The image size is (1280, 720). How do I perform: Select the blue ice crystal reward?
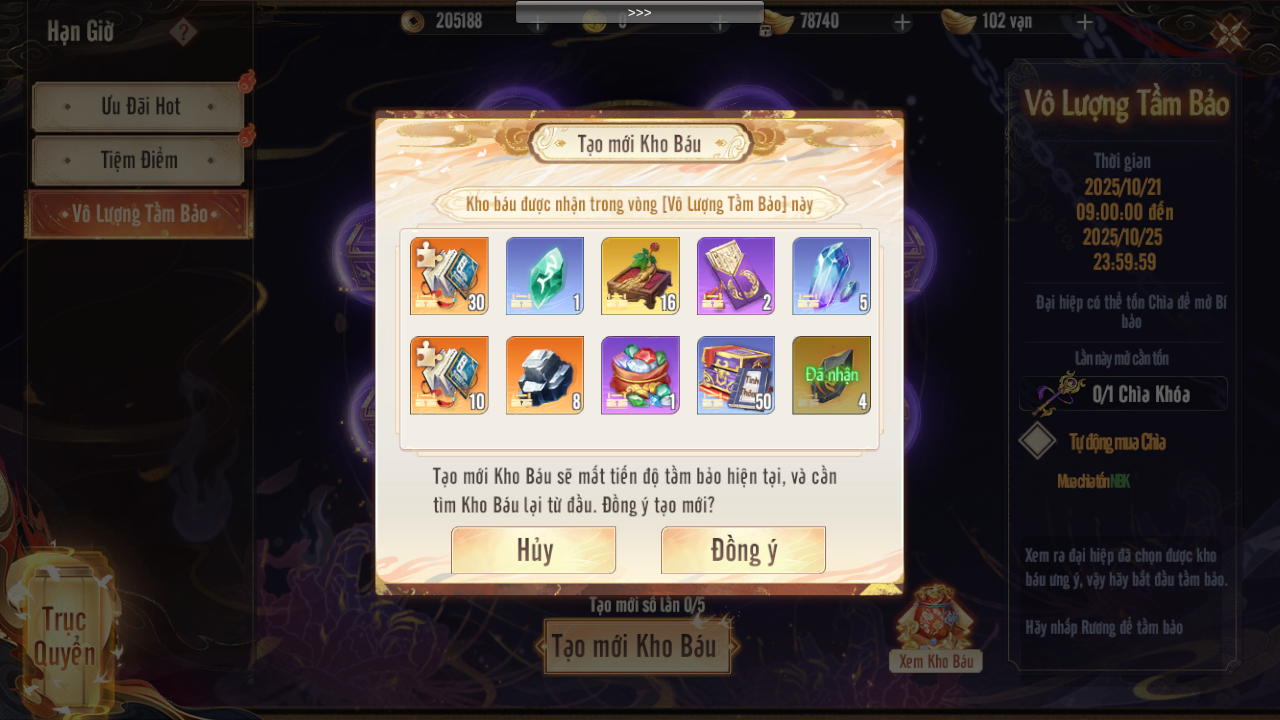[831, 276]
